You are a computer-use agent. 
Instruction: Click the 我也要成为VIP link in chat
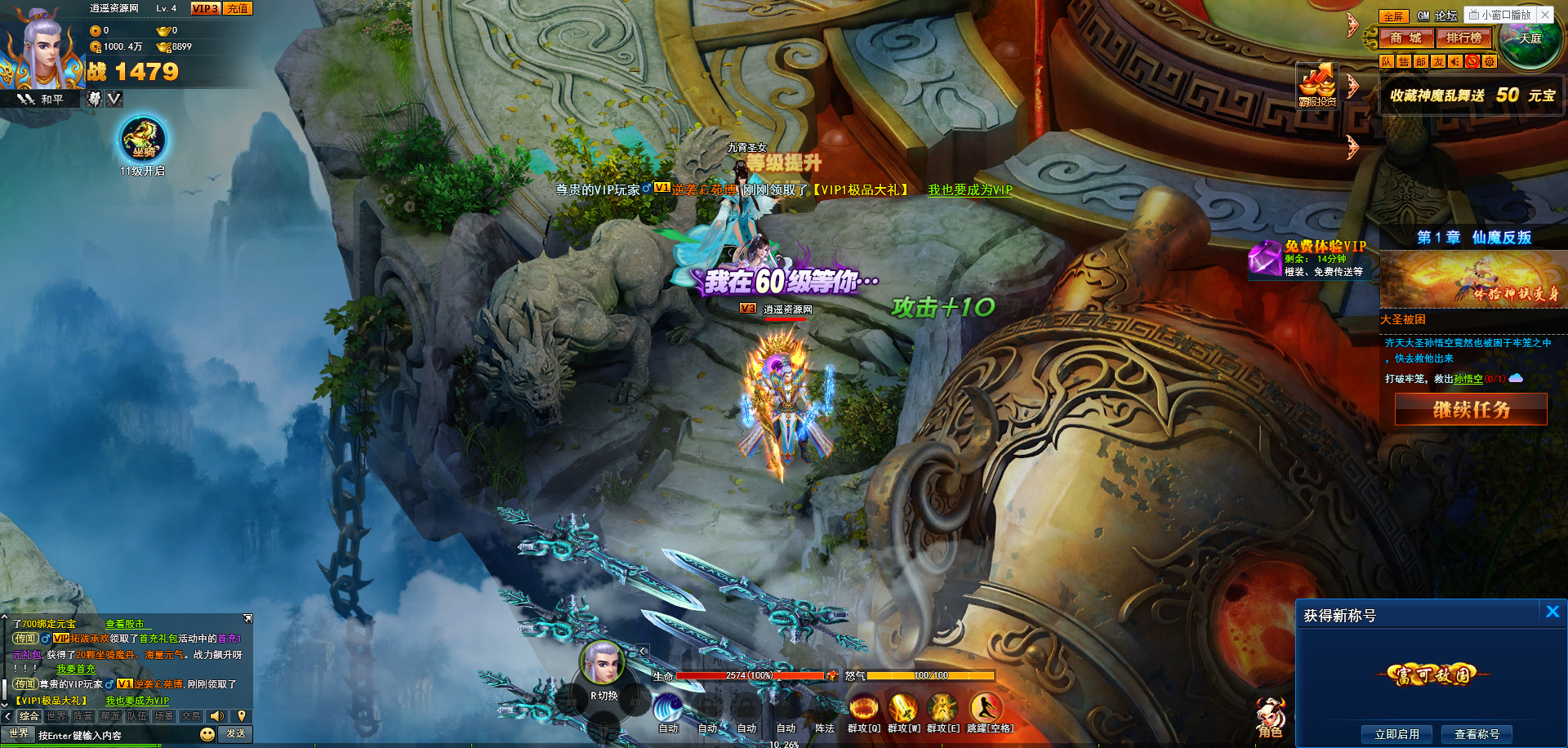coord(137,701)
